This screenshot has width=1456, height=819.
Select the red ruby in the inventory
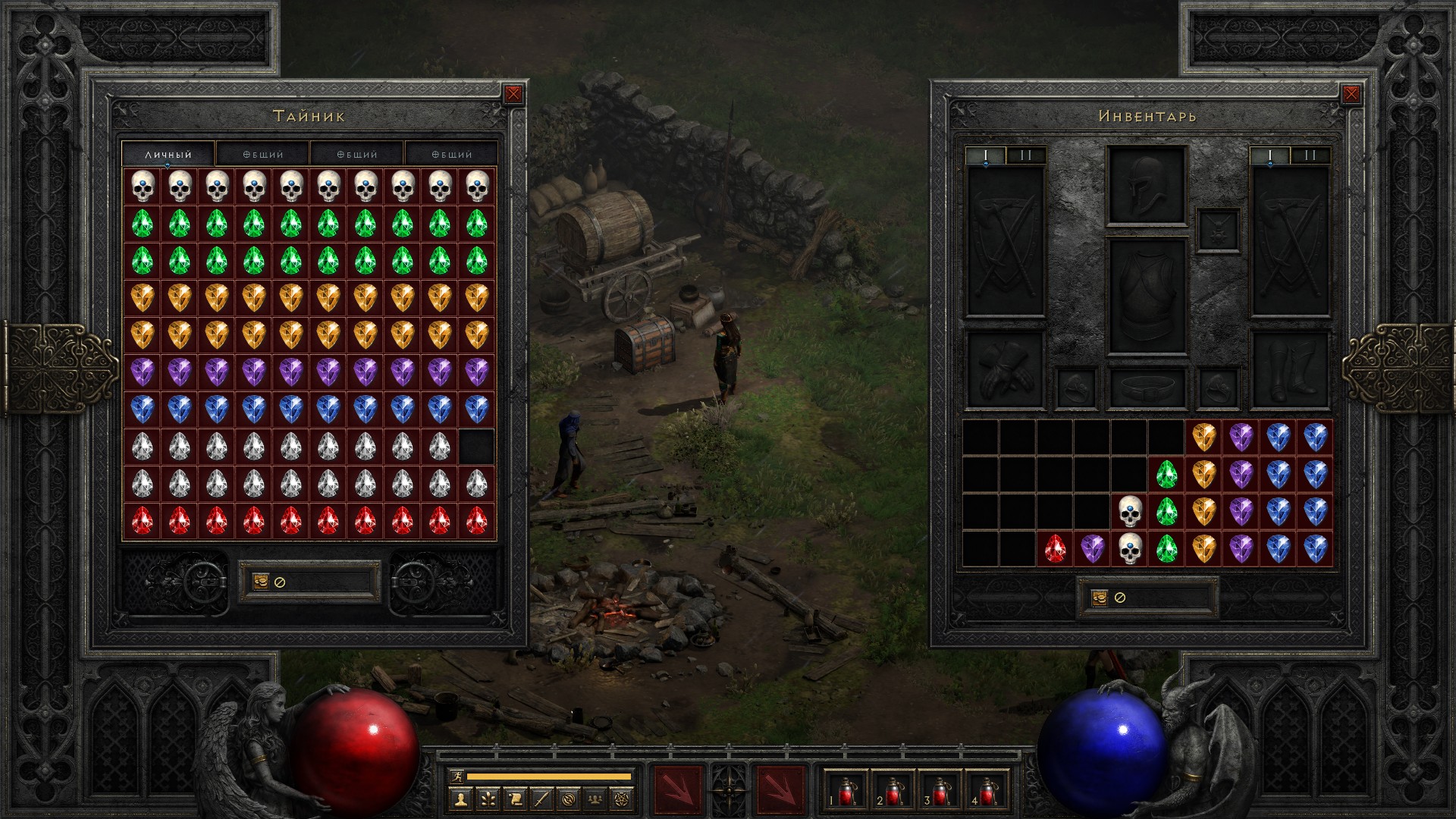coord(1055,549)
